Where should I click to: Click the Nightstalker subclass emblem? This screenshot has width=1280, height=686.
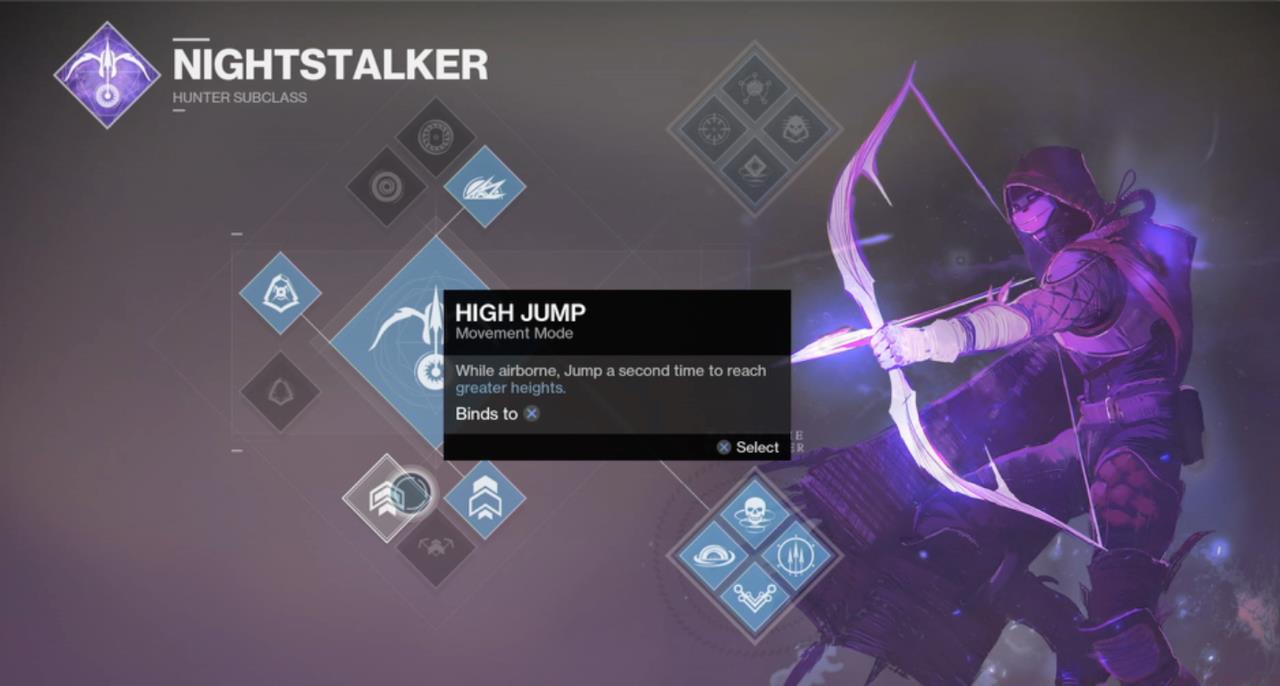(x=107, y=74)
